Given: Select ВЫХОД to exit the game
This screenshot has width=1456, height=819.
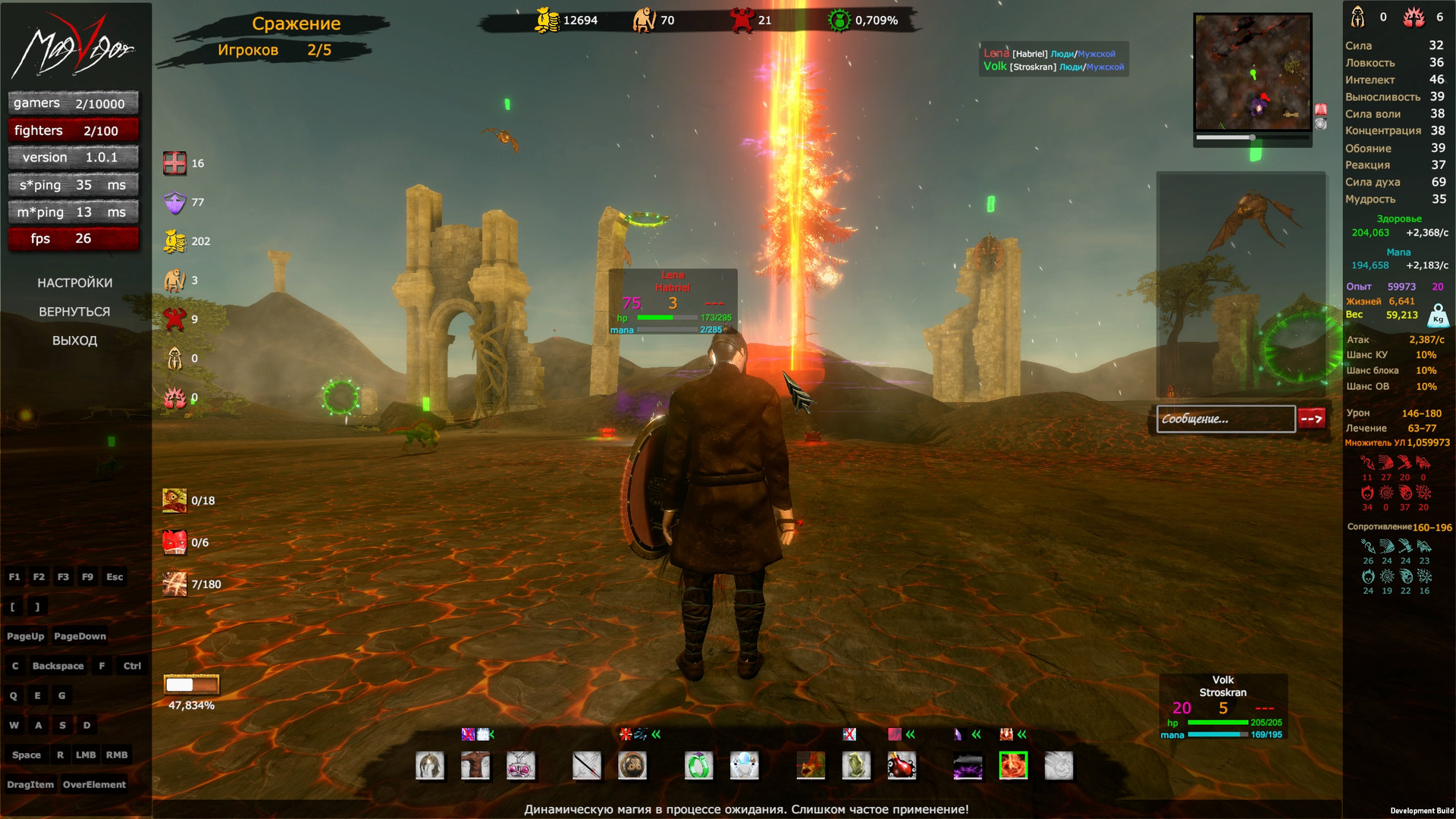Looking at the screenshot, I should coord(74,340).
